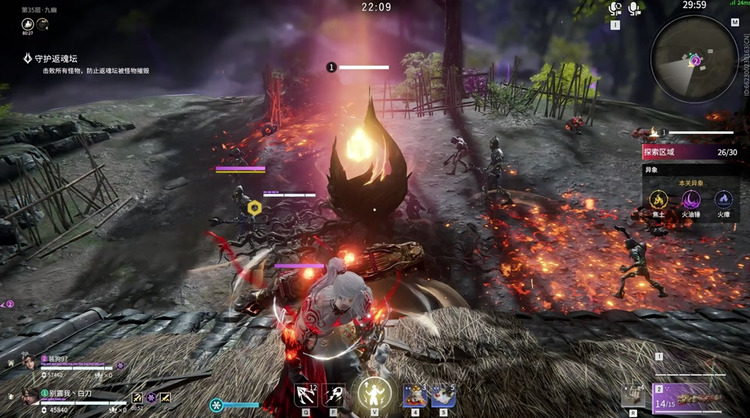Select the 火油锤 anomaly icon

pos(690,201)
